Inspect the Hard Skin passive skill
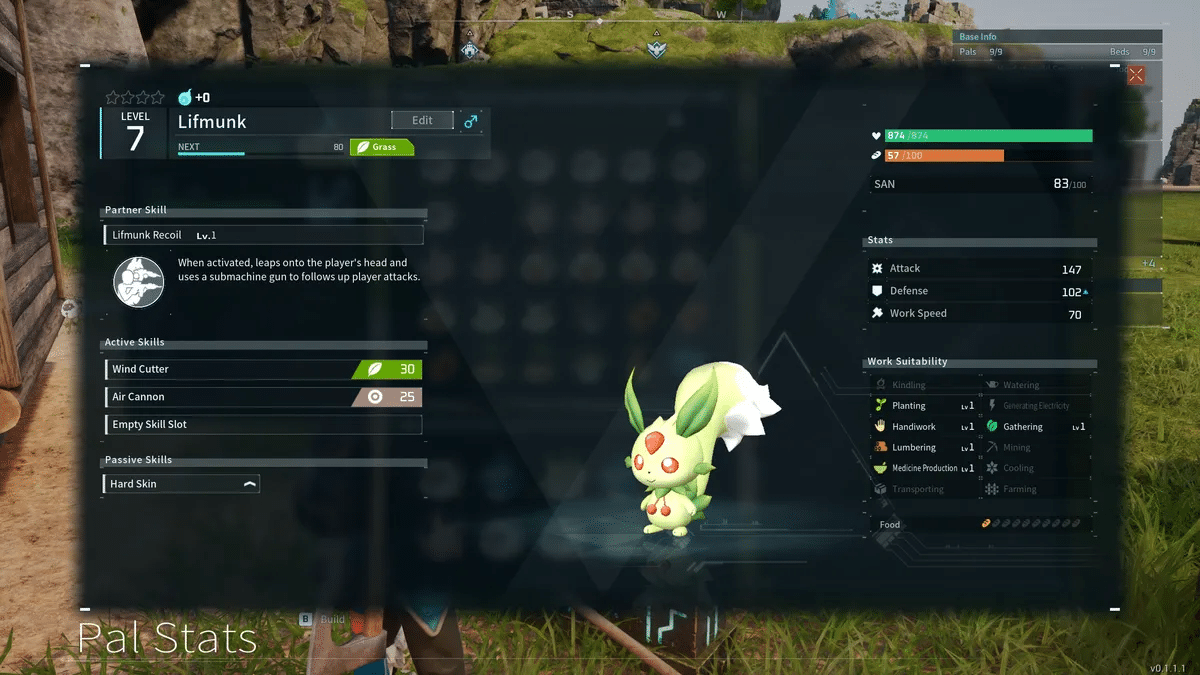 tap(181, 484)
